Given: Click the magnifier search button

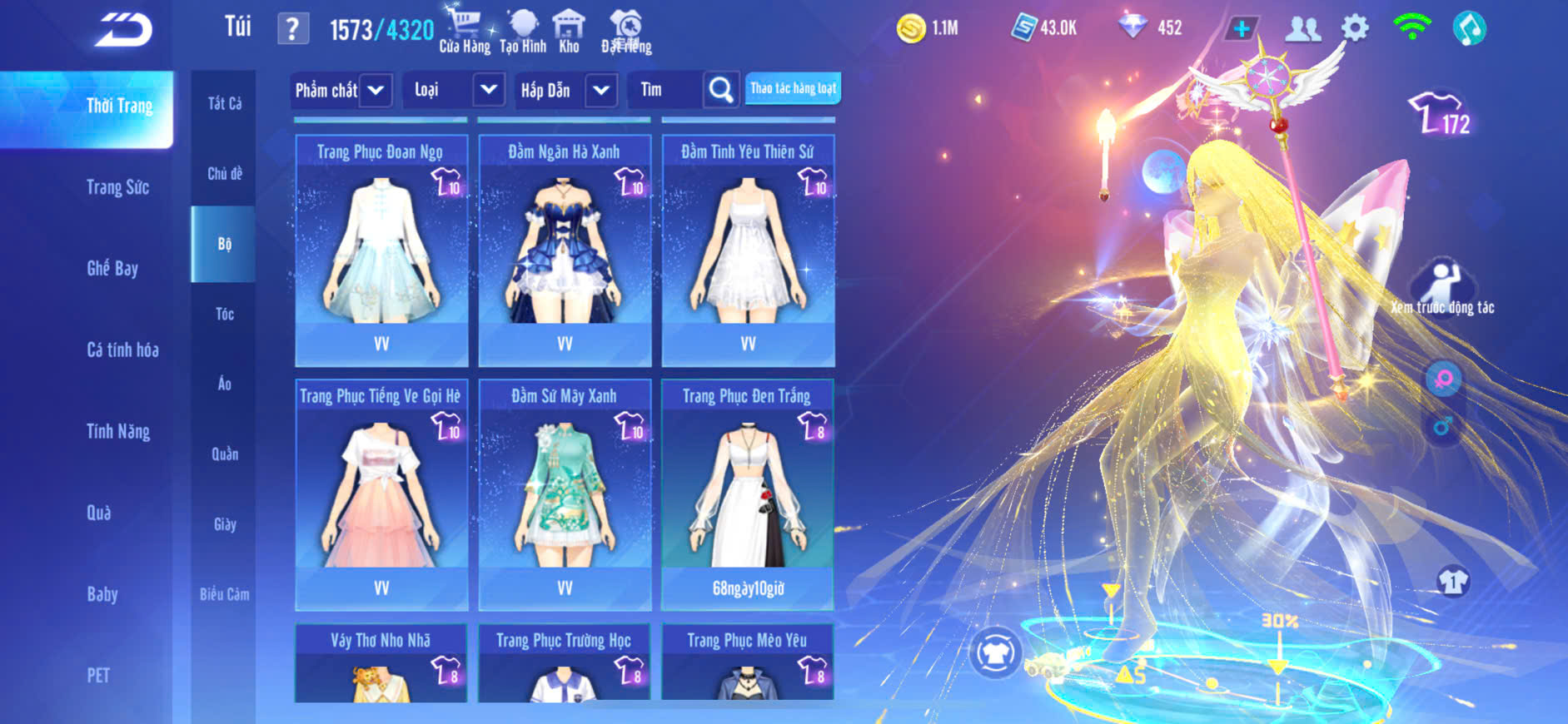Looking at the screenshot, I should [721, 90].
